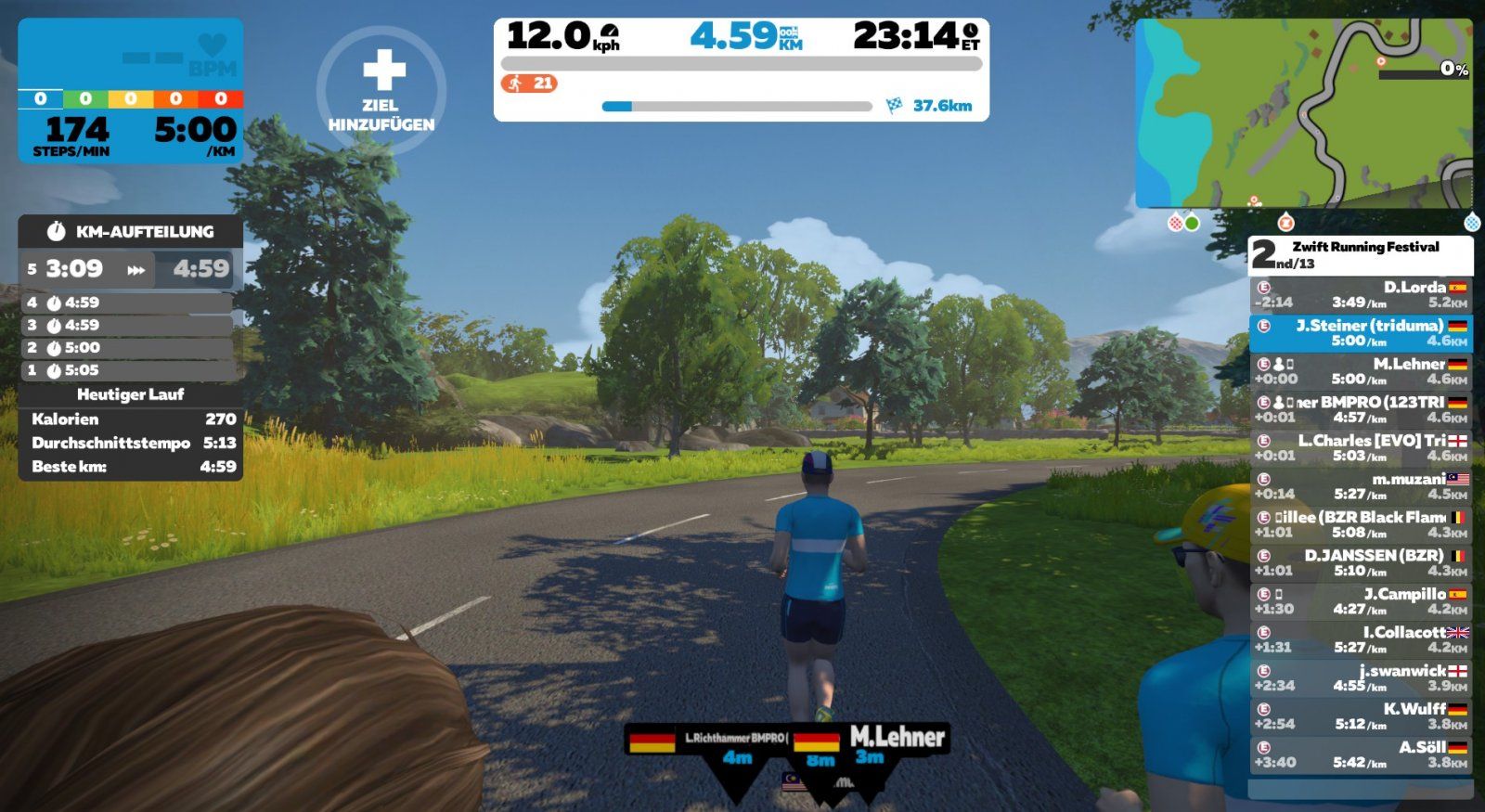Open the minimap
This screenshot has width=1485, height=812.
point(1303,112)
